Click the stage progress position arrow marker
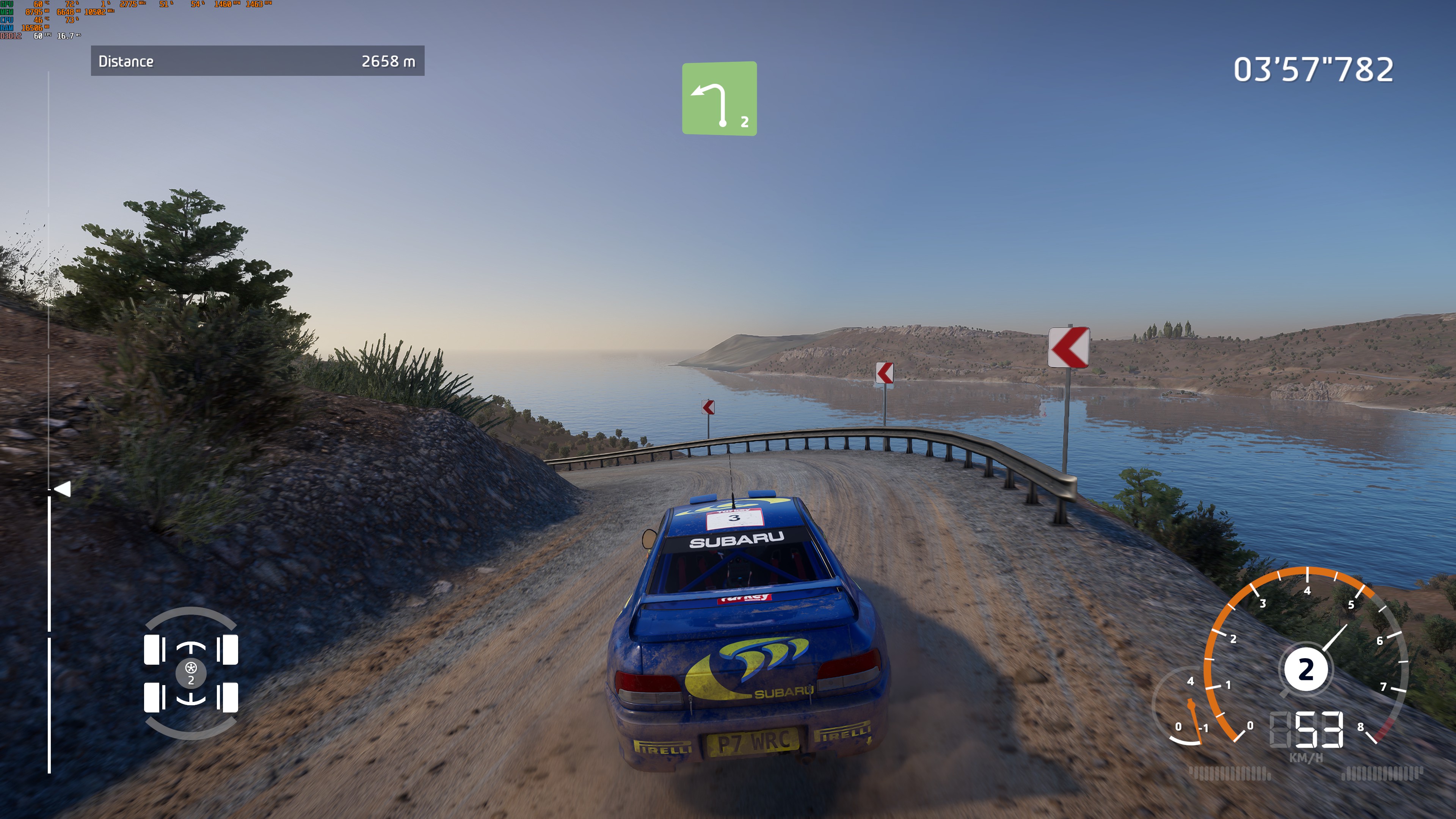 (x=62, y=489)
